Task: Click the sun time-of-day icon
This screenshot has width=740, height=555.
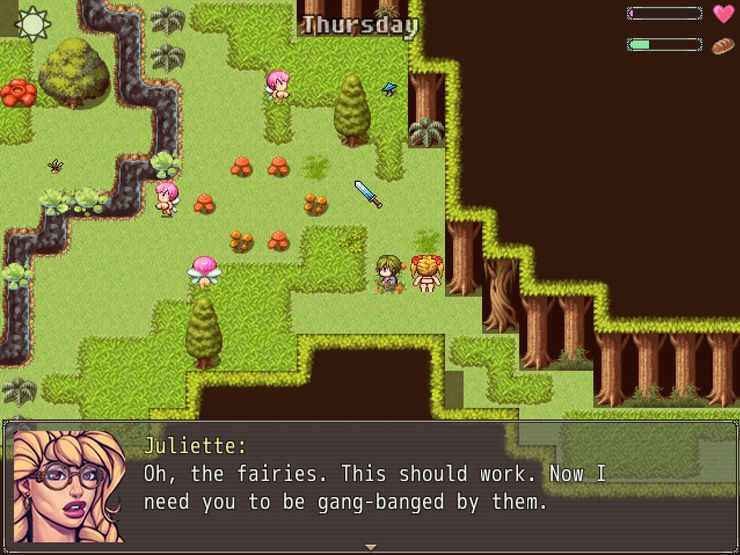Action: pos(32,24)
